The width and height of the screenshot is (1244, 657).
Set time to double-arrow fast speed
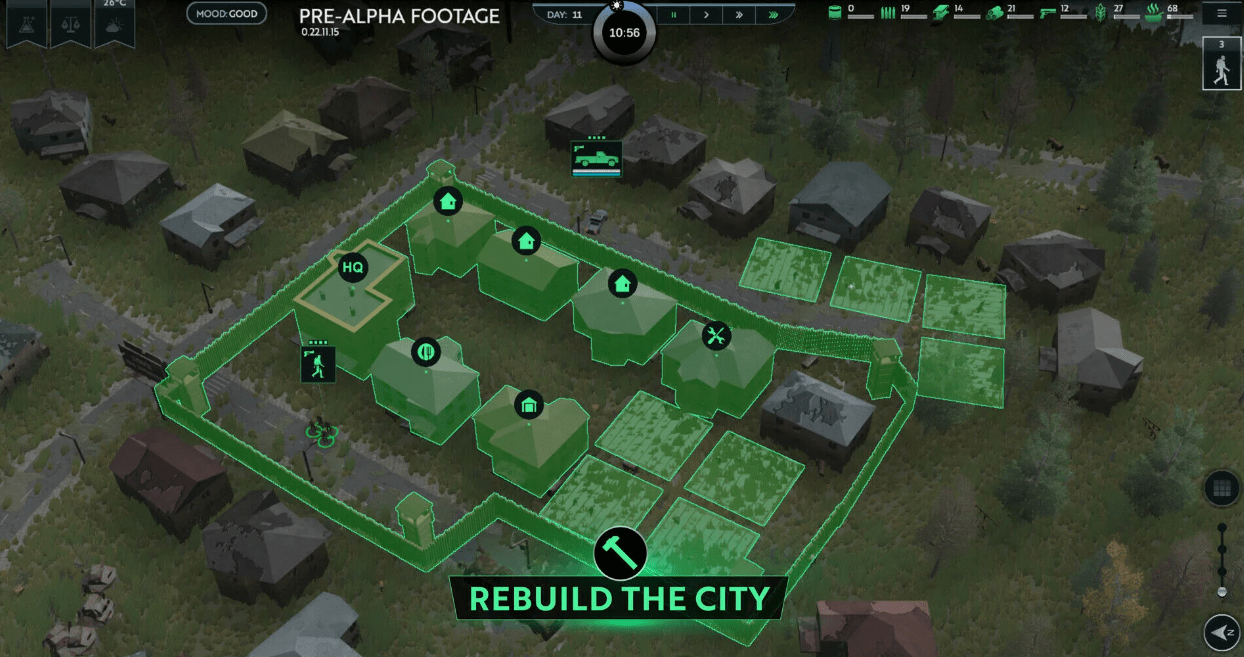coord(739,15)
